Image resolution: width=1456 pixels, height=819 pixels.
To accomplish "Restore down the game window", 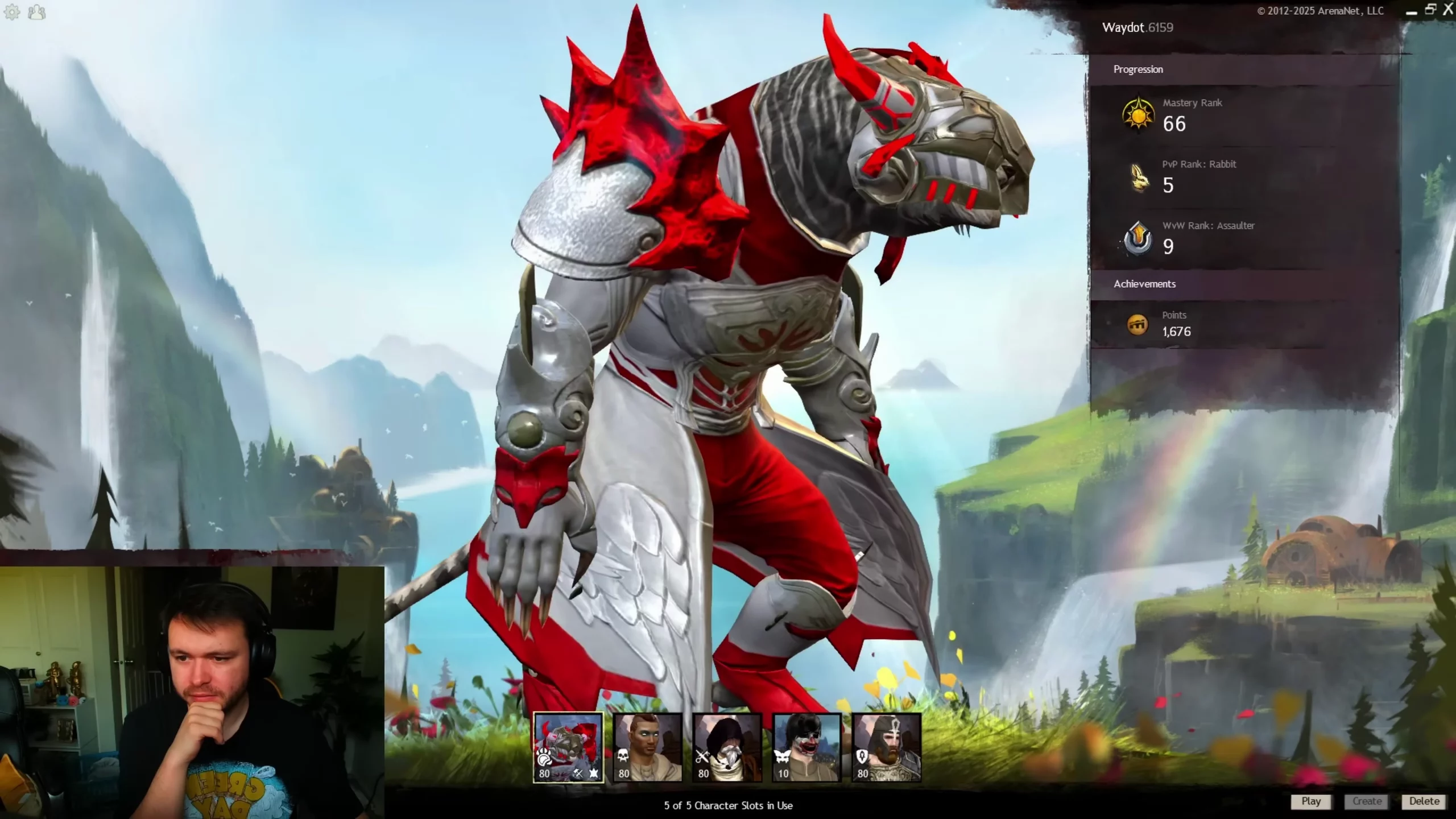I will [1430, 10].
